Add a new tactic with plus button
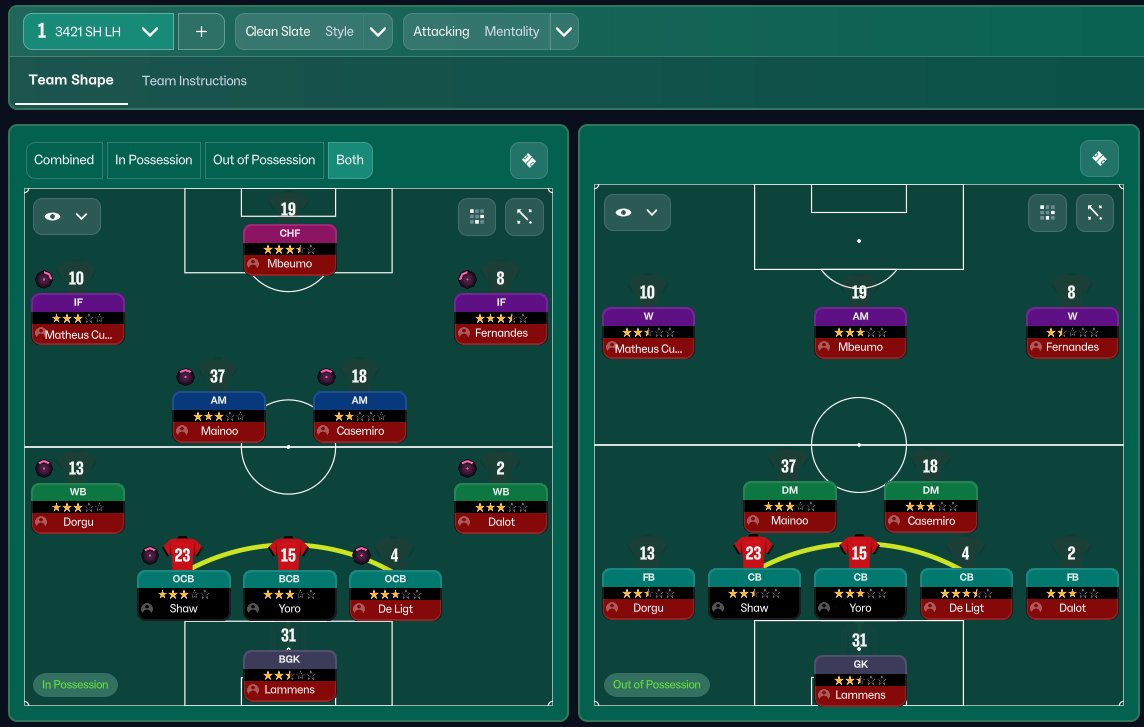 coord(201,32)
